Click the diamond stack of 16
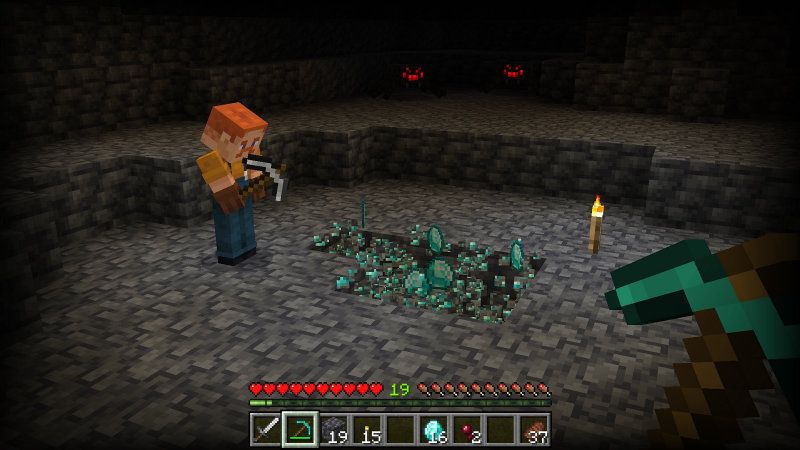Screen dimensions: 800x450 tap(434, 430)
